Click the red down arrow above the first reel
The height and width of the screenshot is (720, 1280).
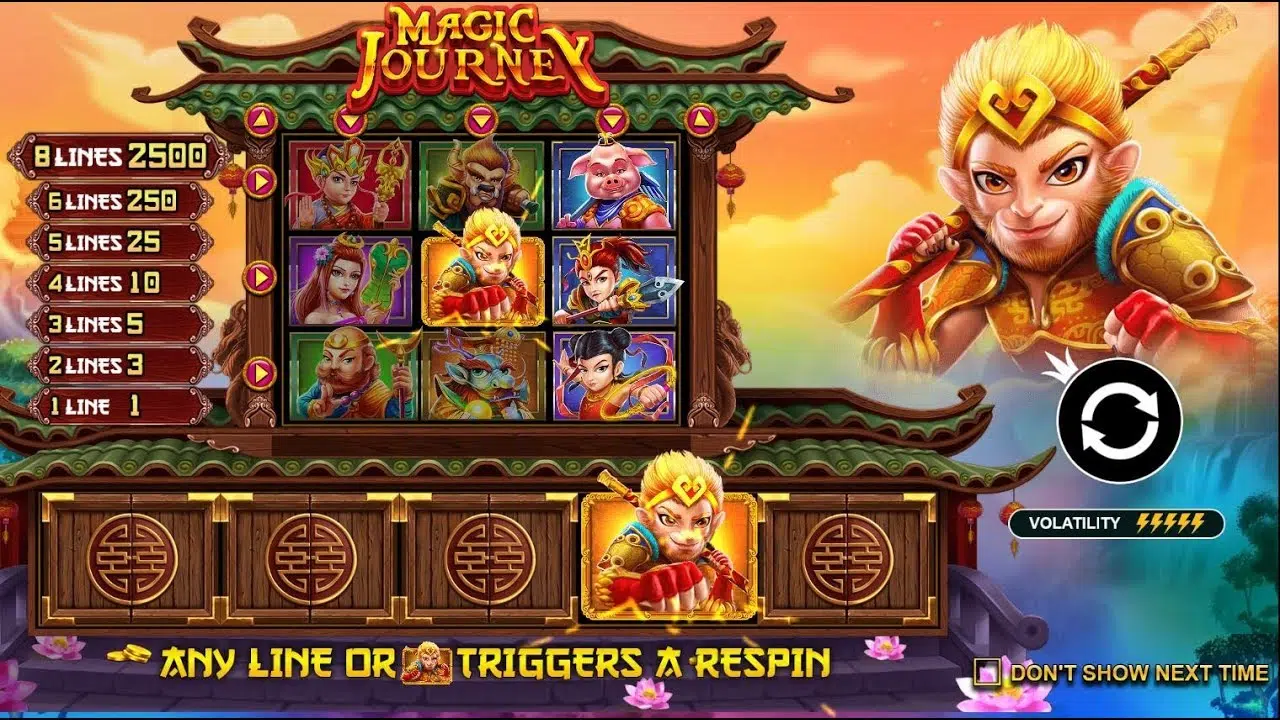349,118
